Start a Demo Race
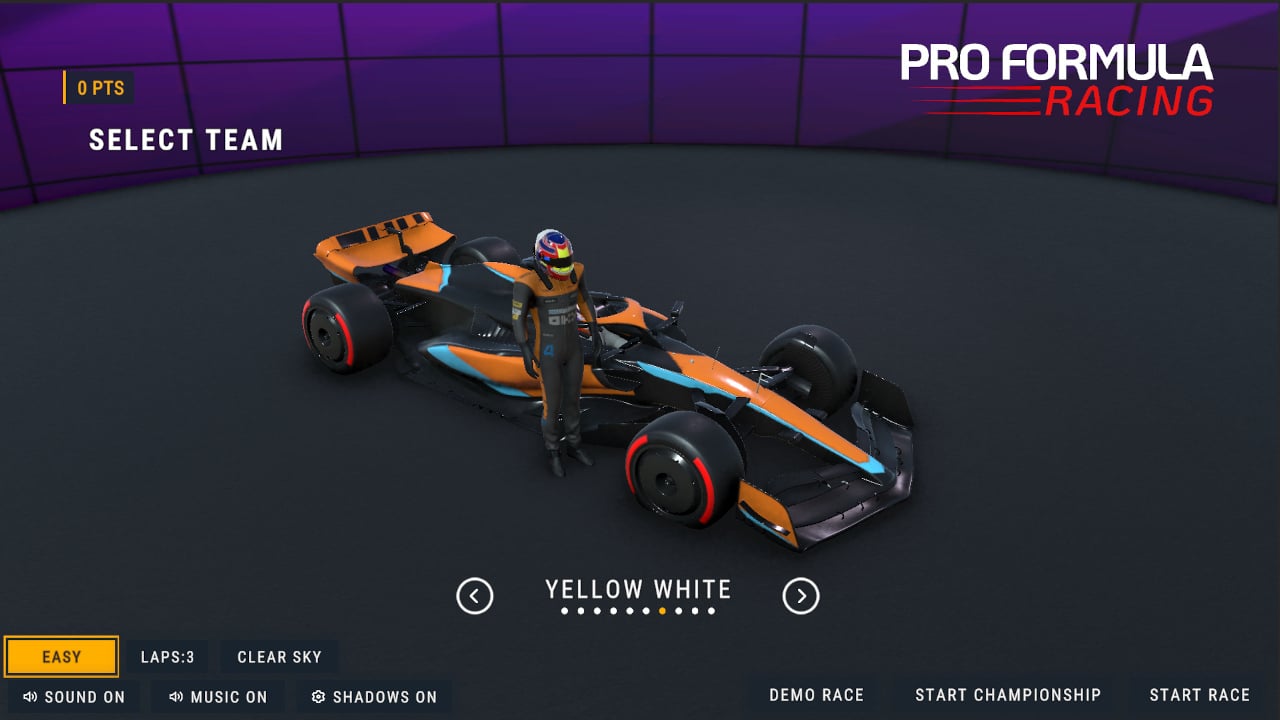 [x=815, y=694]
